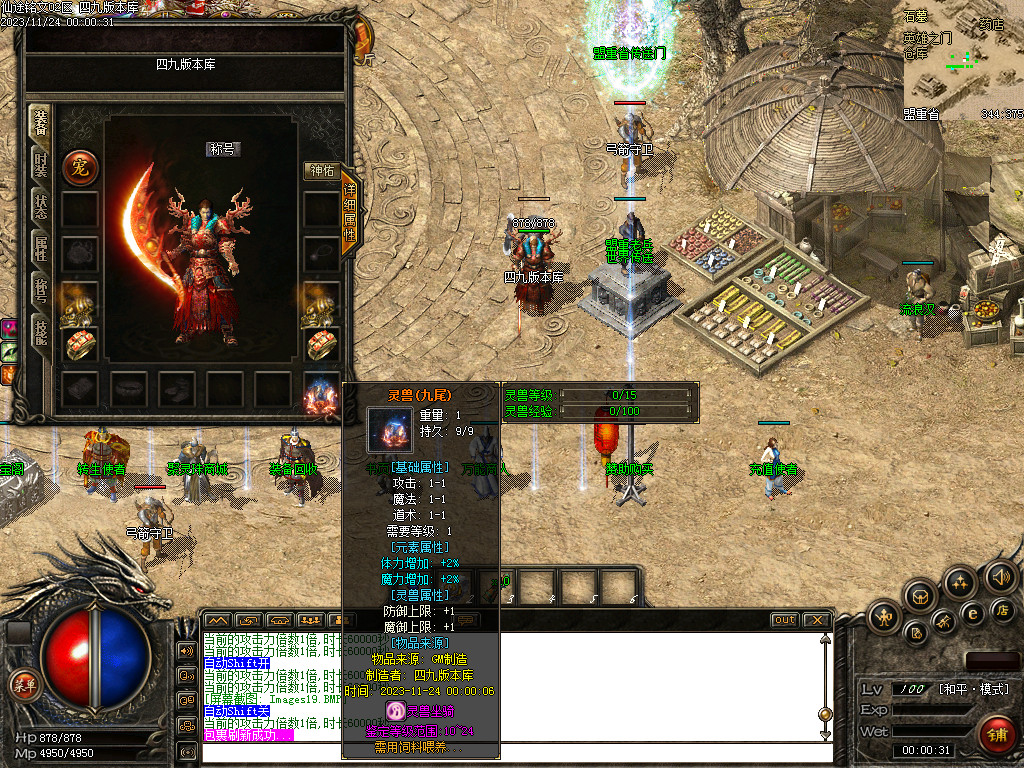Viewport: 1024px width, 768px height.
Task: Toggle the speaker sound icon
Action: pyautogui.click(x=1001, y=577)
